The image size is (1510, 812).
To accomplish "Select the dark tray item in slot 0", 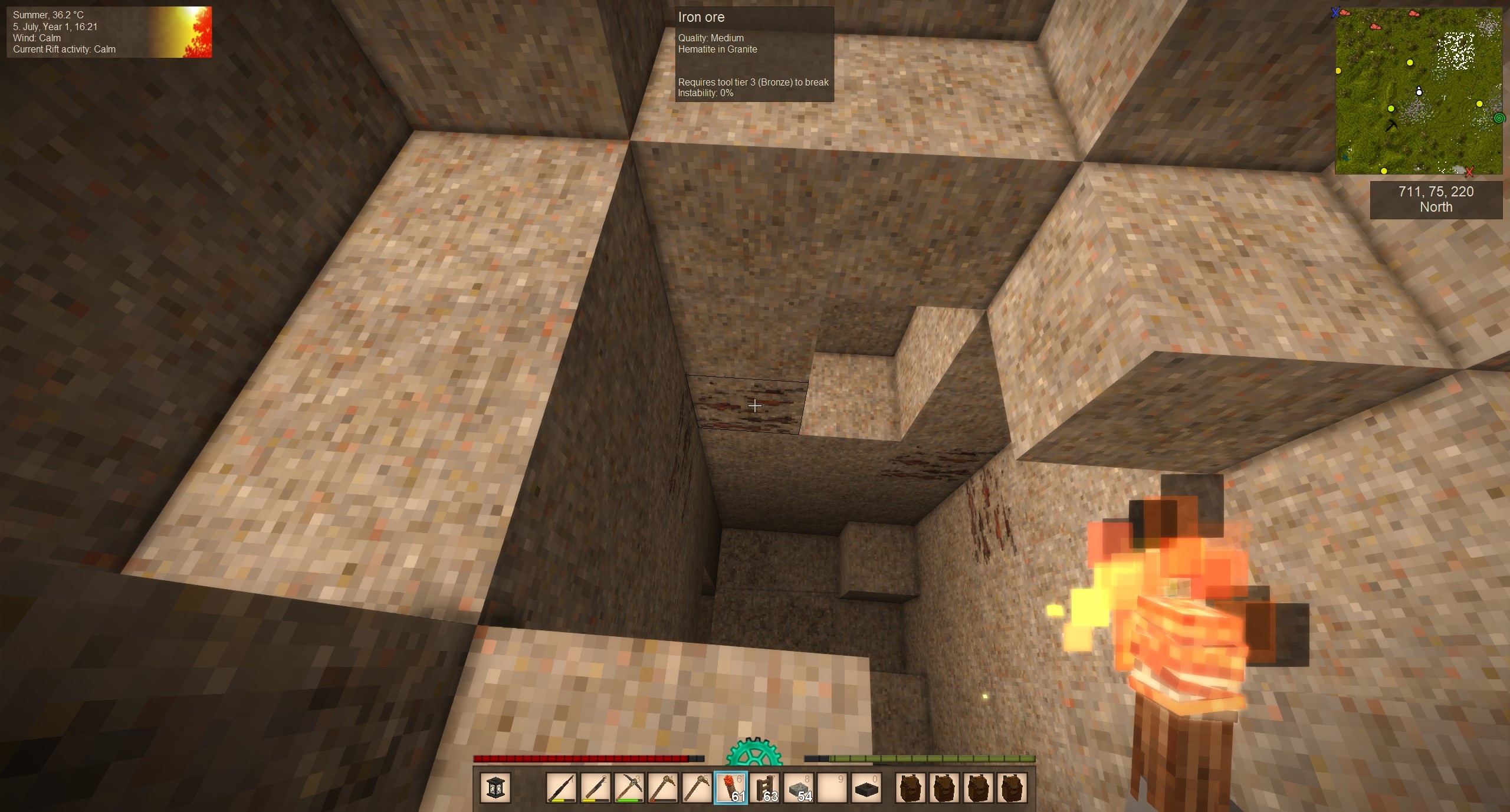I will coord(866,787).
